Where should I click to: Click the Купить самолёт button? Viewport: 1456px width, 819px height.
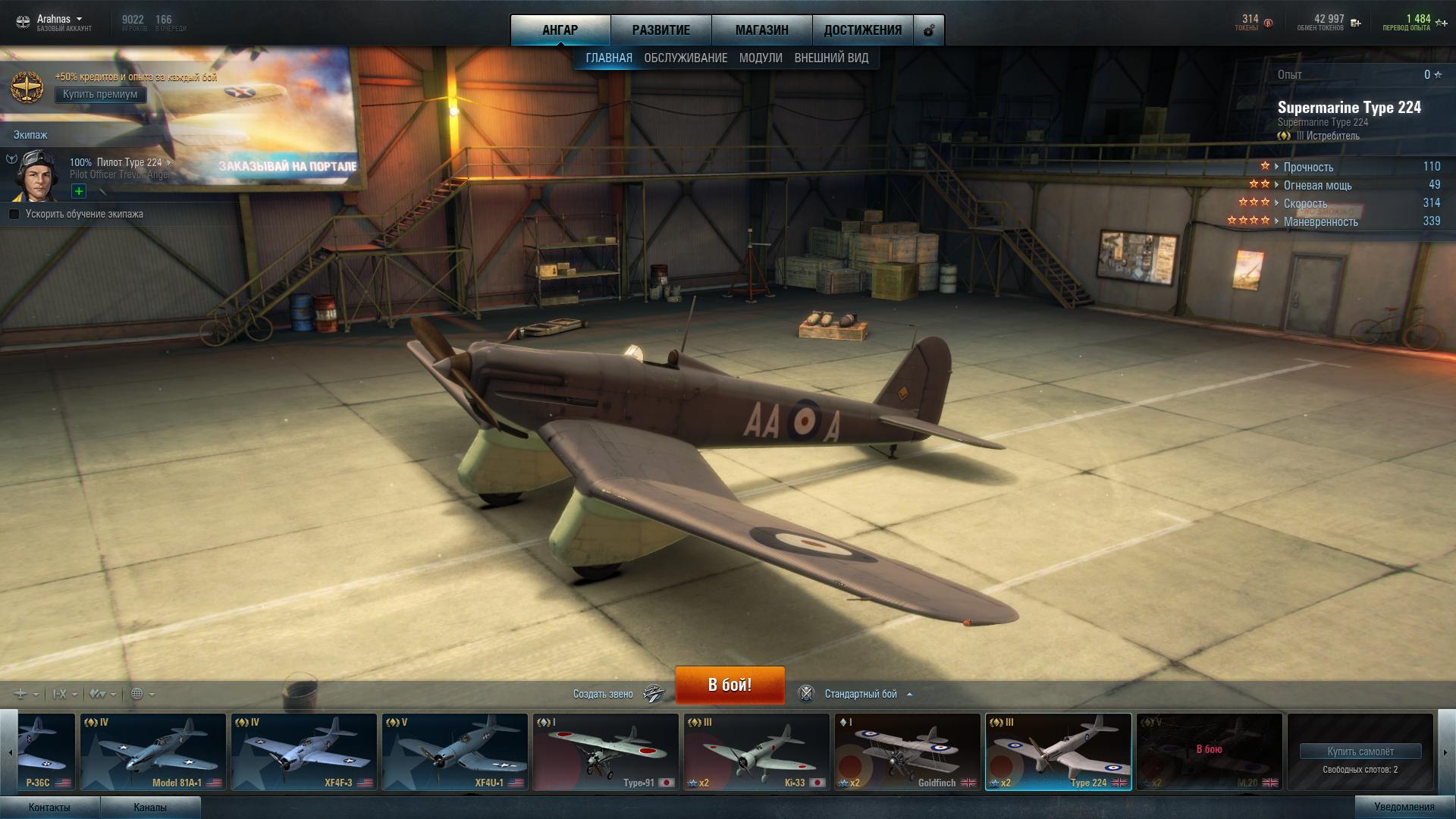point(1360,752)
